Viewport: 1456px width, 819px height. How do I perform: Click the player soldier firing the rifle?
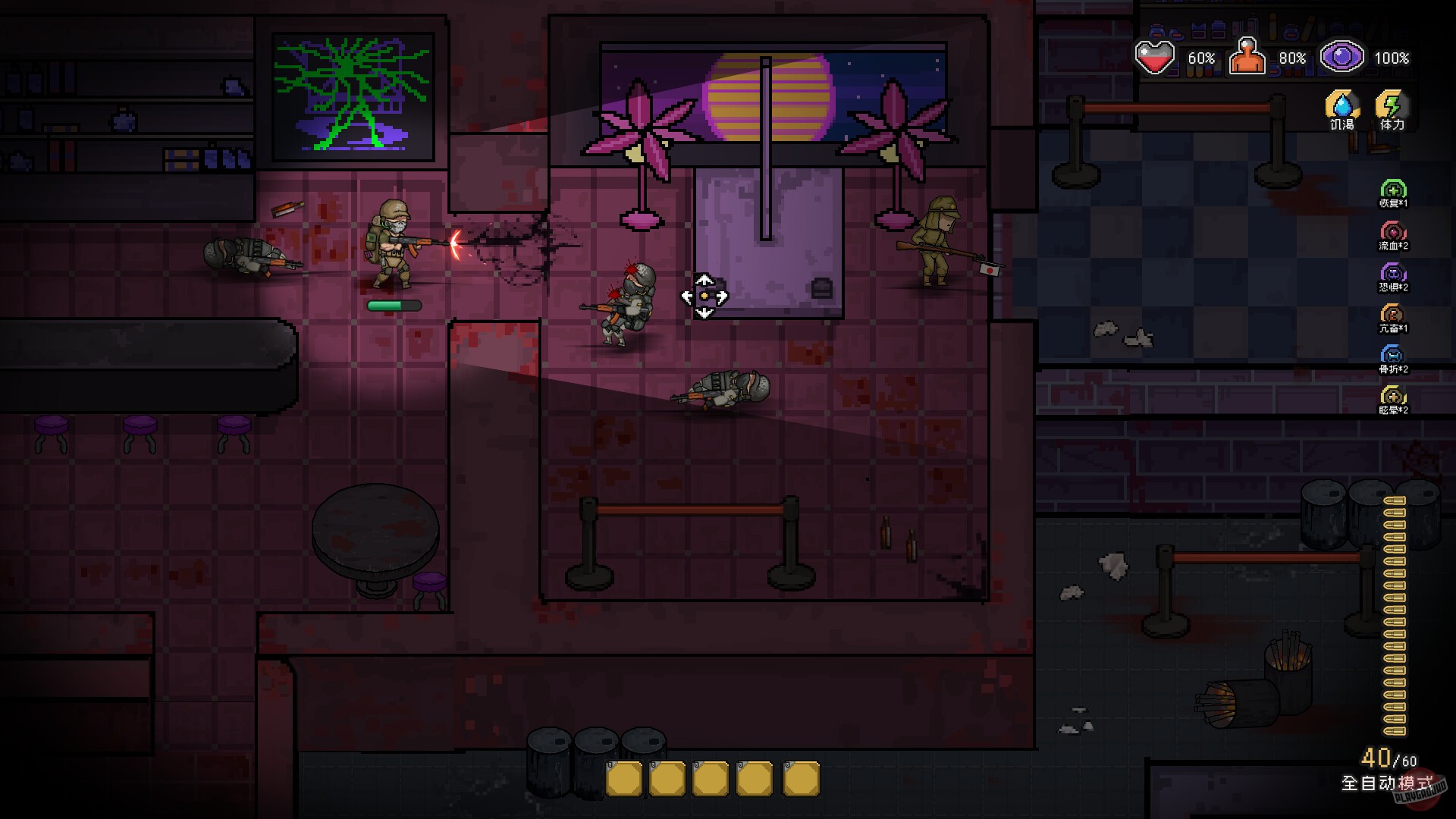pyautogui.click(x=394, y=243)
